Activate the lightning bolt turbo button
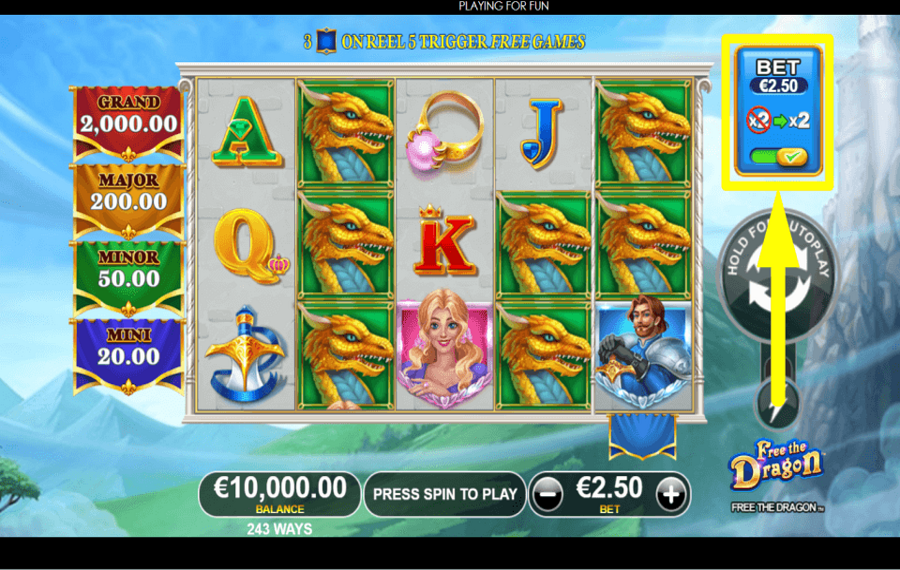Viewport: 900px width, 570px height. coord(777,407)
